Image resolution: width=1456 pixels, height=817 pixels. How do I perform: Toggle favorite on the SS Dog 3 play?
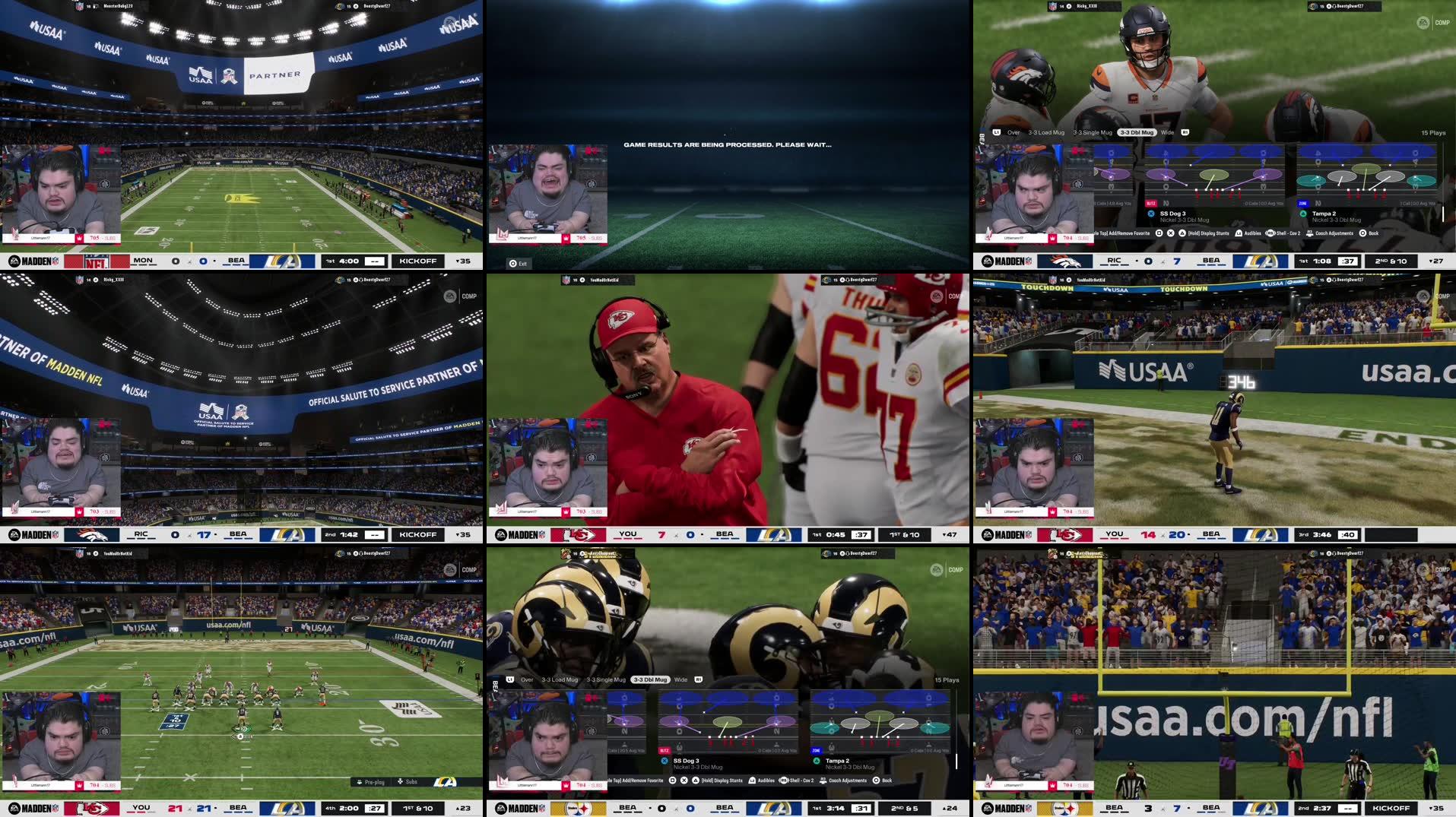pyautogui.click(x=1151, y=214)
